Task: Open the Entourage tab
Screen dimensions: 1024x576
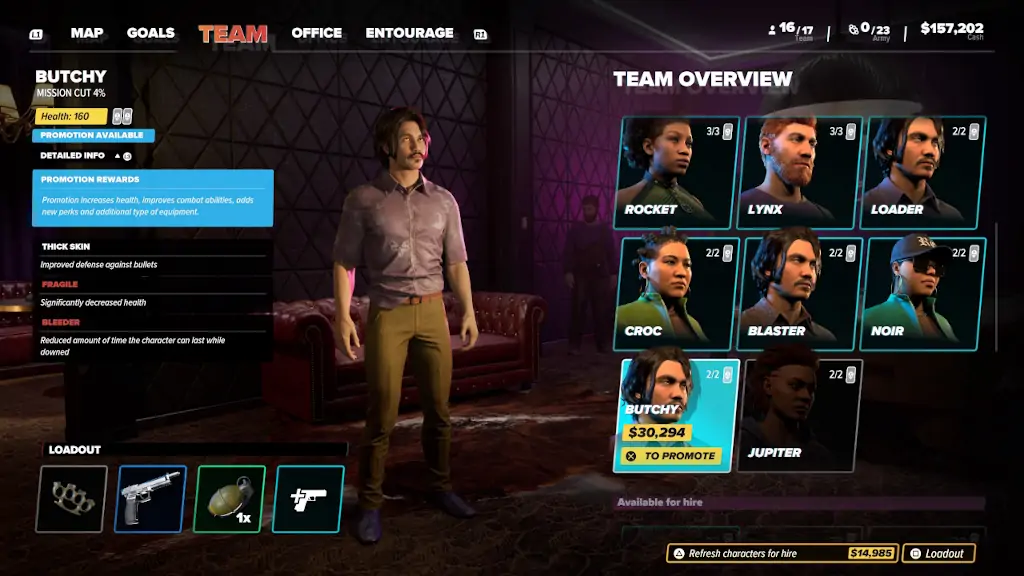Action: (409, 33)
